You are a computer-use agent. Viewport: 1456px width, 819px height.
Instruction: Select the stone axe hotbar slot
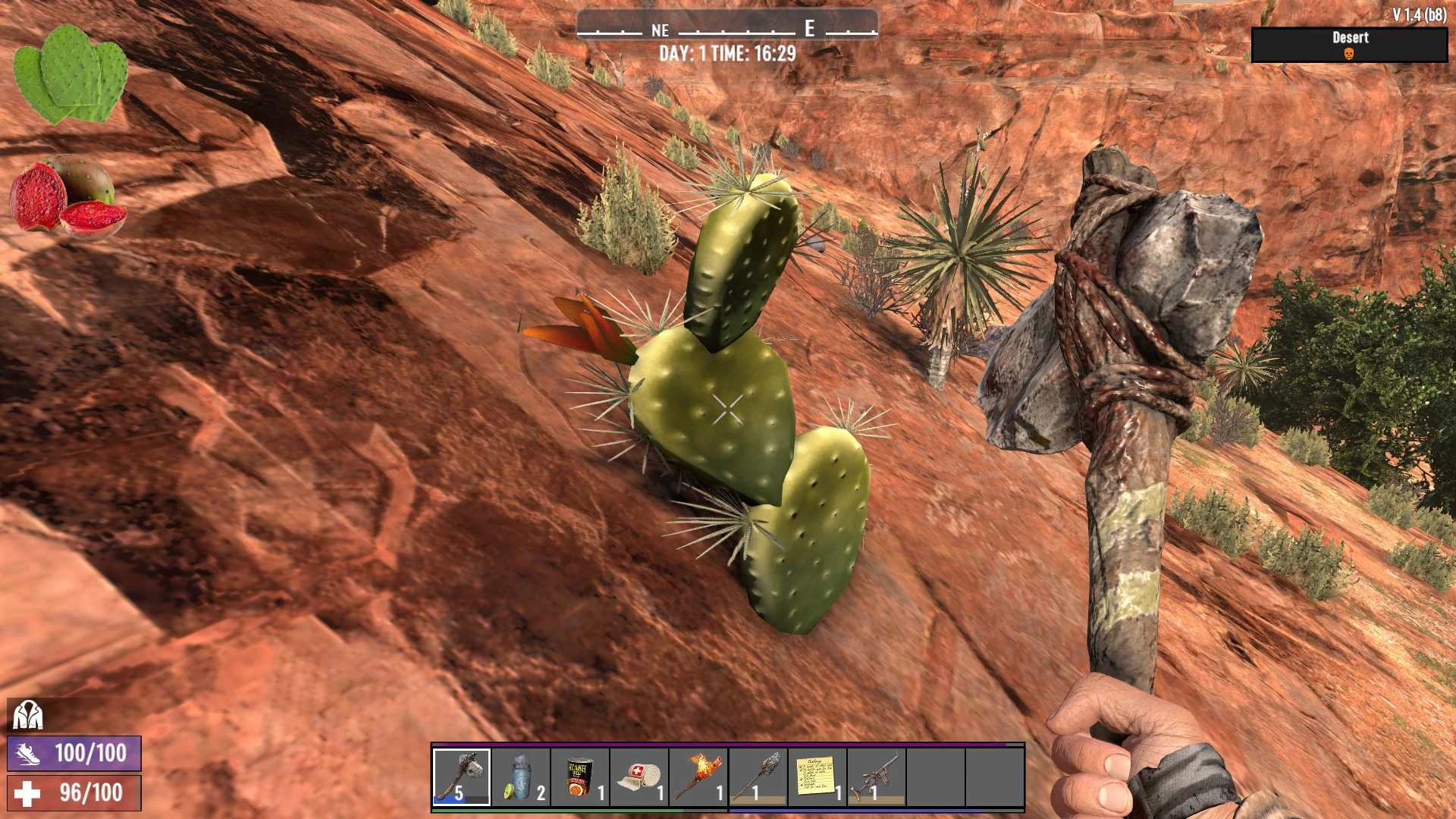click(462, 777)
